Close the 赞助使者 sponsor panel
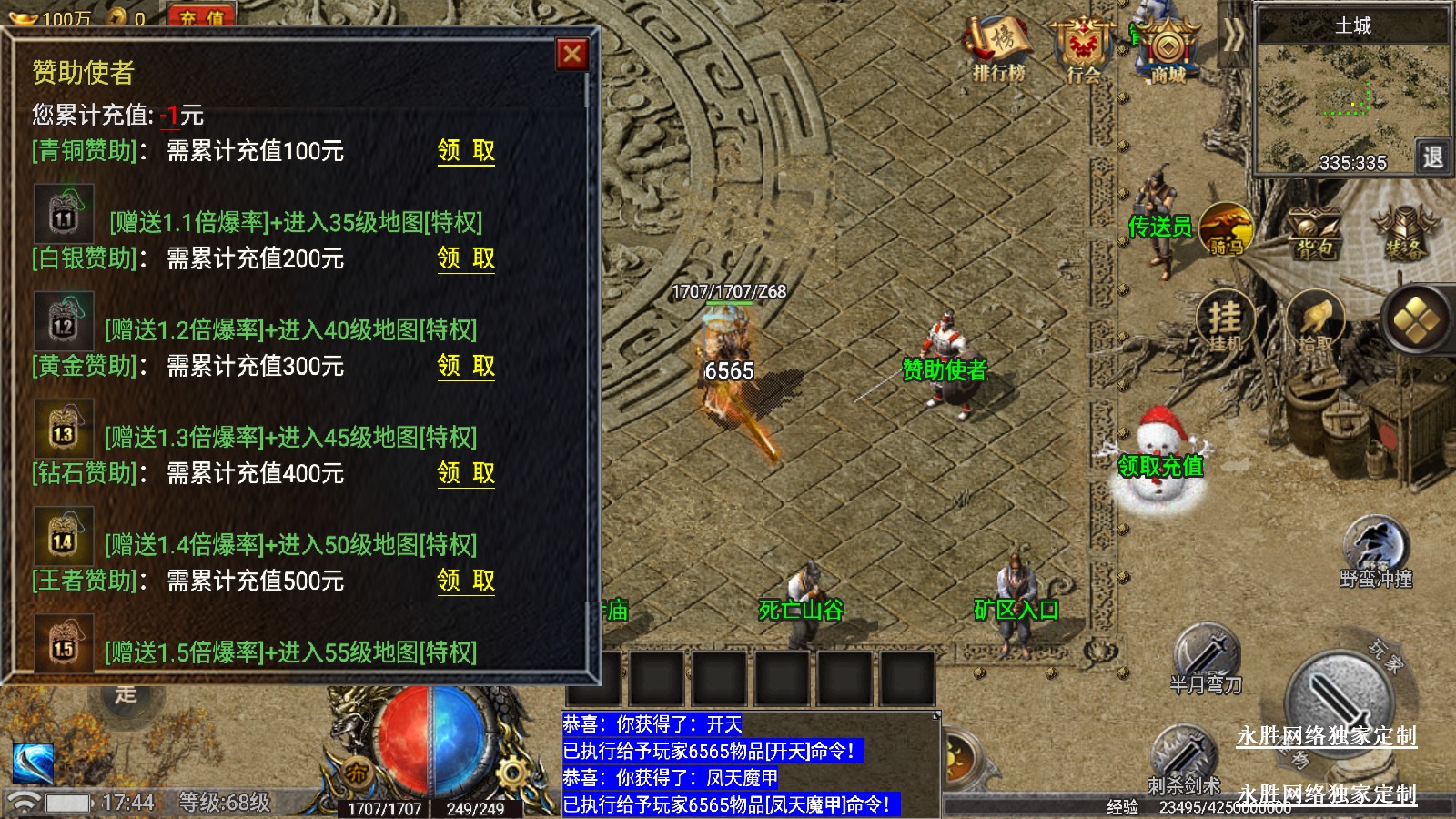The width and height of the screenshot is (1456, 819). tap(572, 55)
